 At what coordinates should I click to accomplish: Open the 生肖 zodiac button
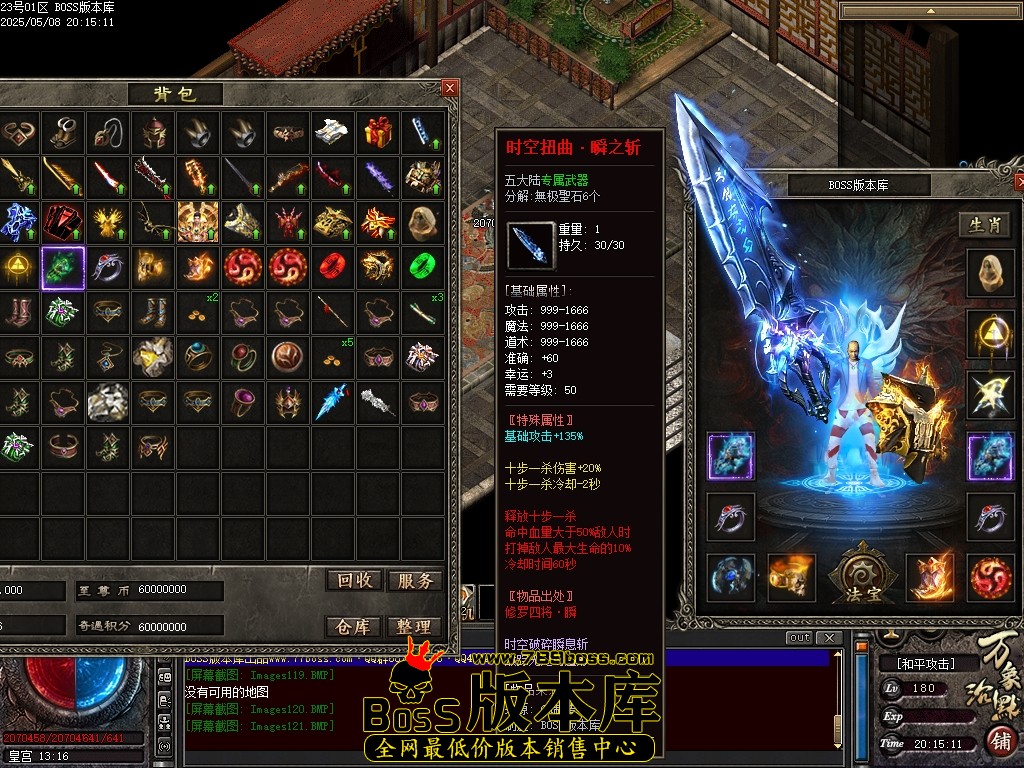click(986, 225)
